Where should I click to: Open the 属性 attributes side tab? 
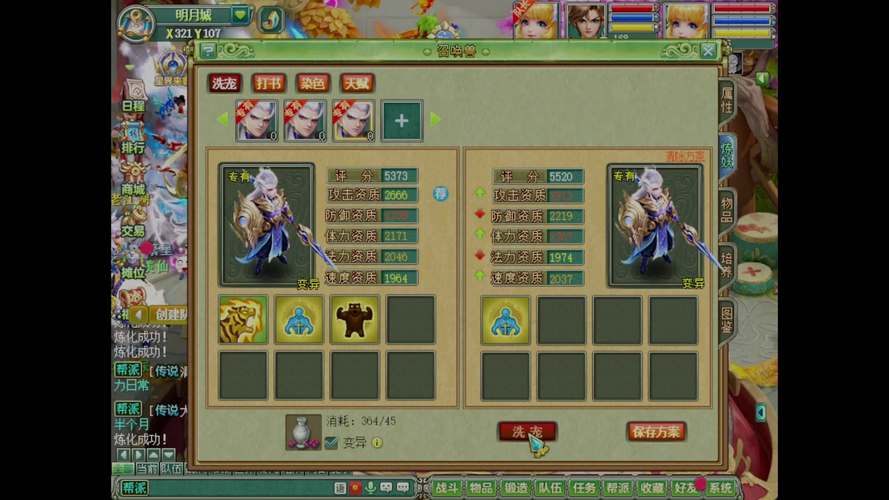click(x=727, y=98)
